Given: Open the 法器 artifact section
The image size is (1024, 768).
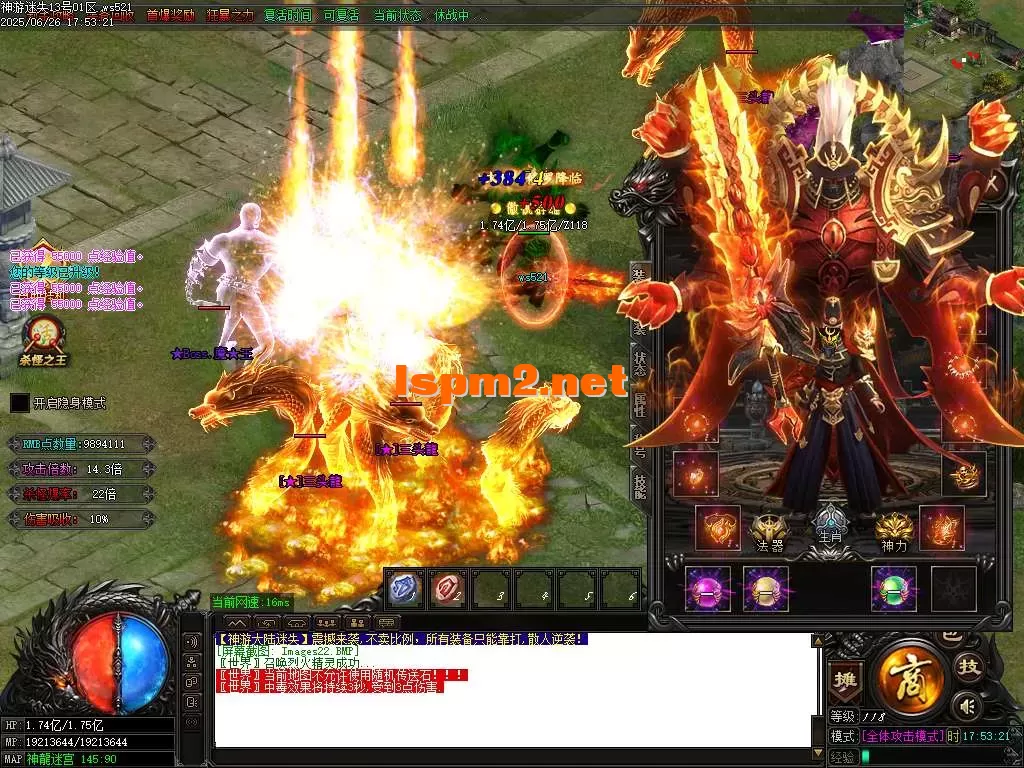Looking at the screenshot, I should [769, 531].
